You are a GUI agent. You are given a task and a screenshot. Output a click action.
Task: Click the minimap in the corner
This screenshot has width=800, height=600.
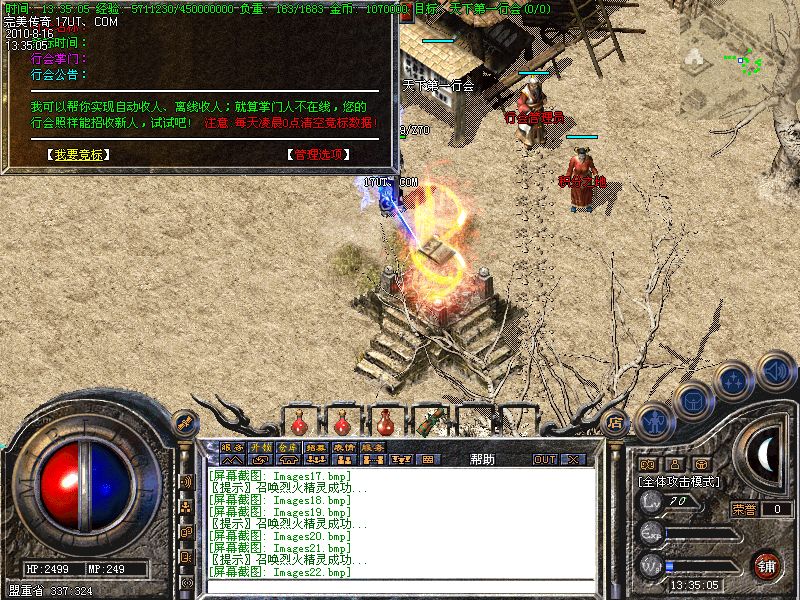click(750, 60)
